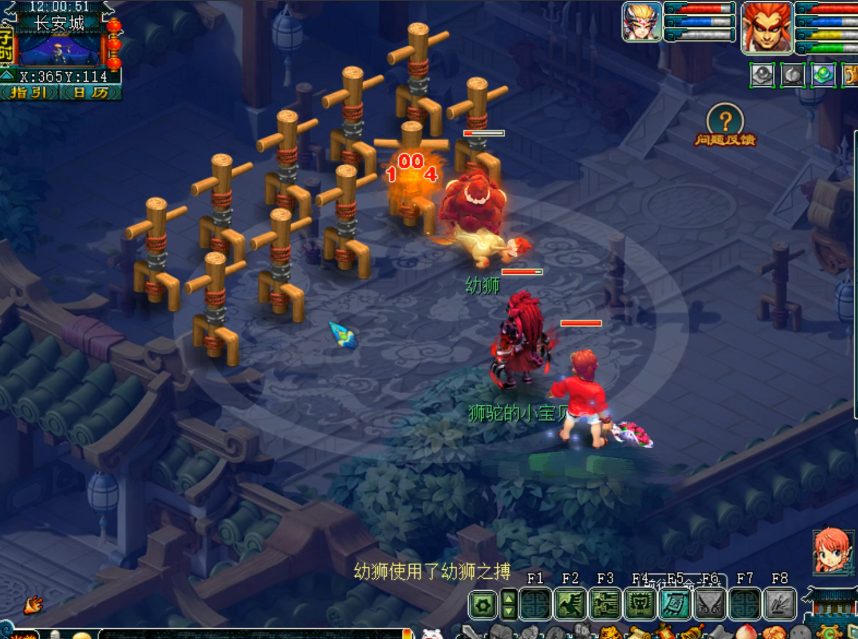Select the blonde character portrait
Viewport: 858px width, 639px height.
tap(641, 21)
